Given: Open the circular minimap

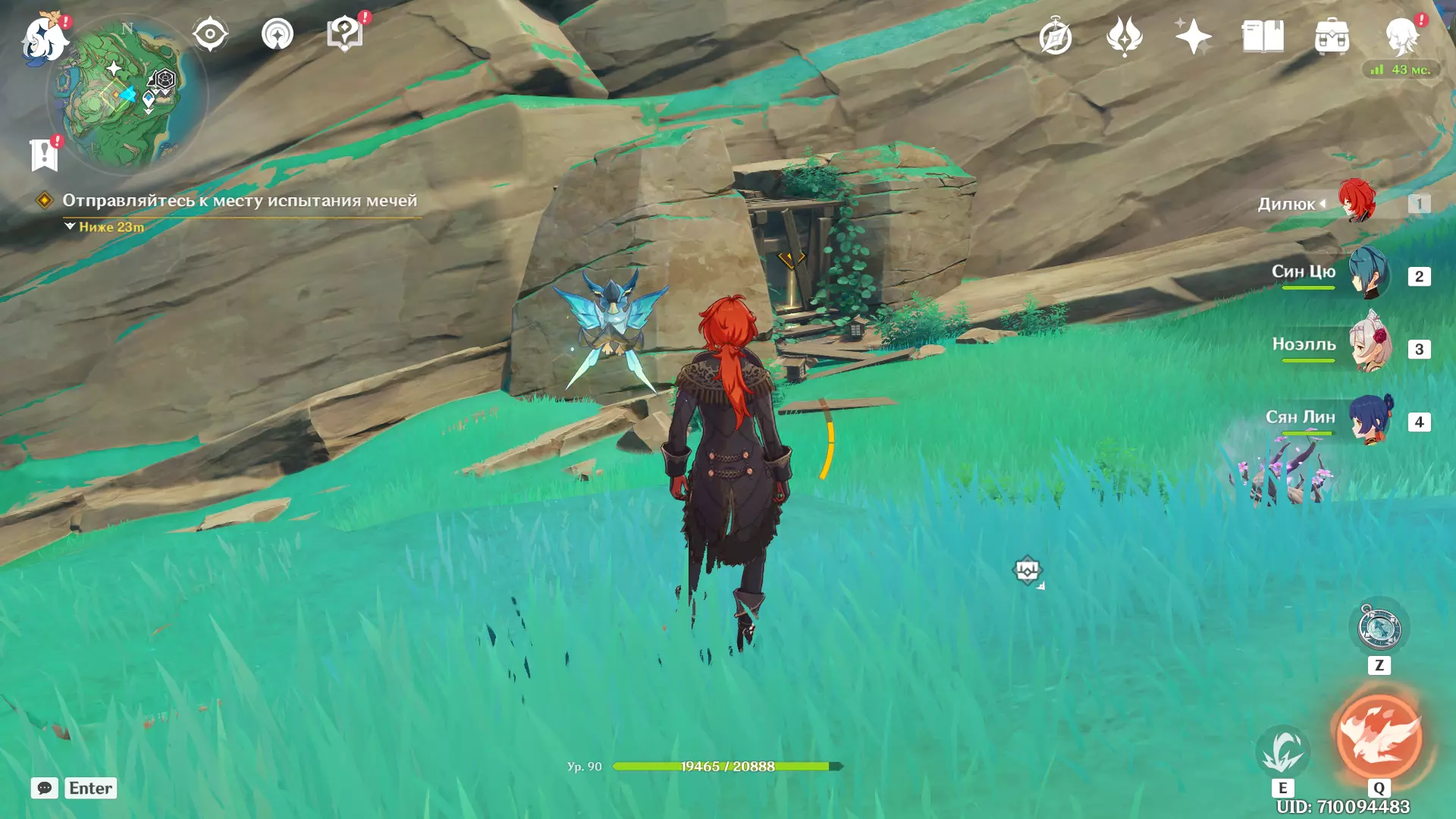Looking at the screenshot, I should click(x=127, y=95).
